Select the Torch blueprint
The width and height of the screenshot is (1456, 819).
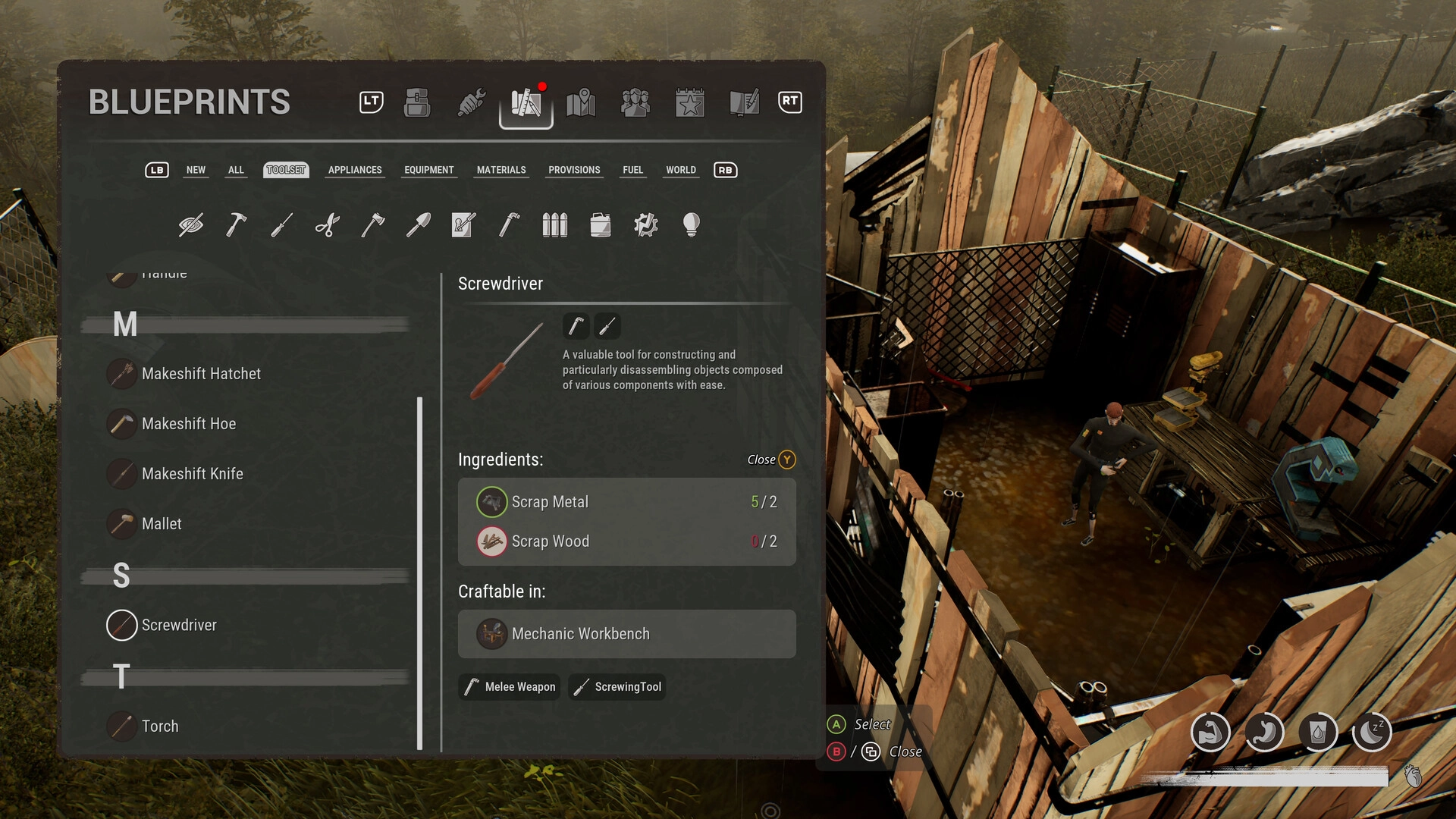point(160,726)
